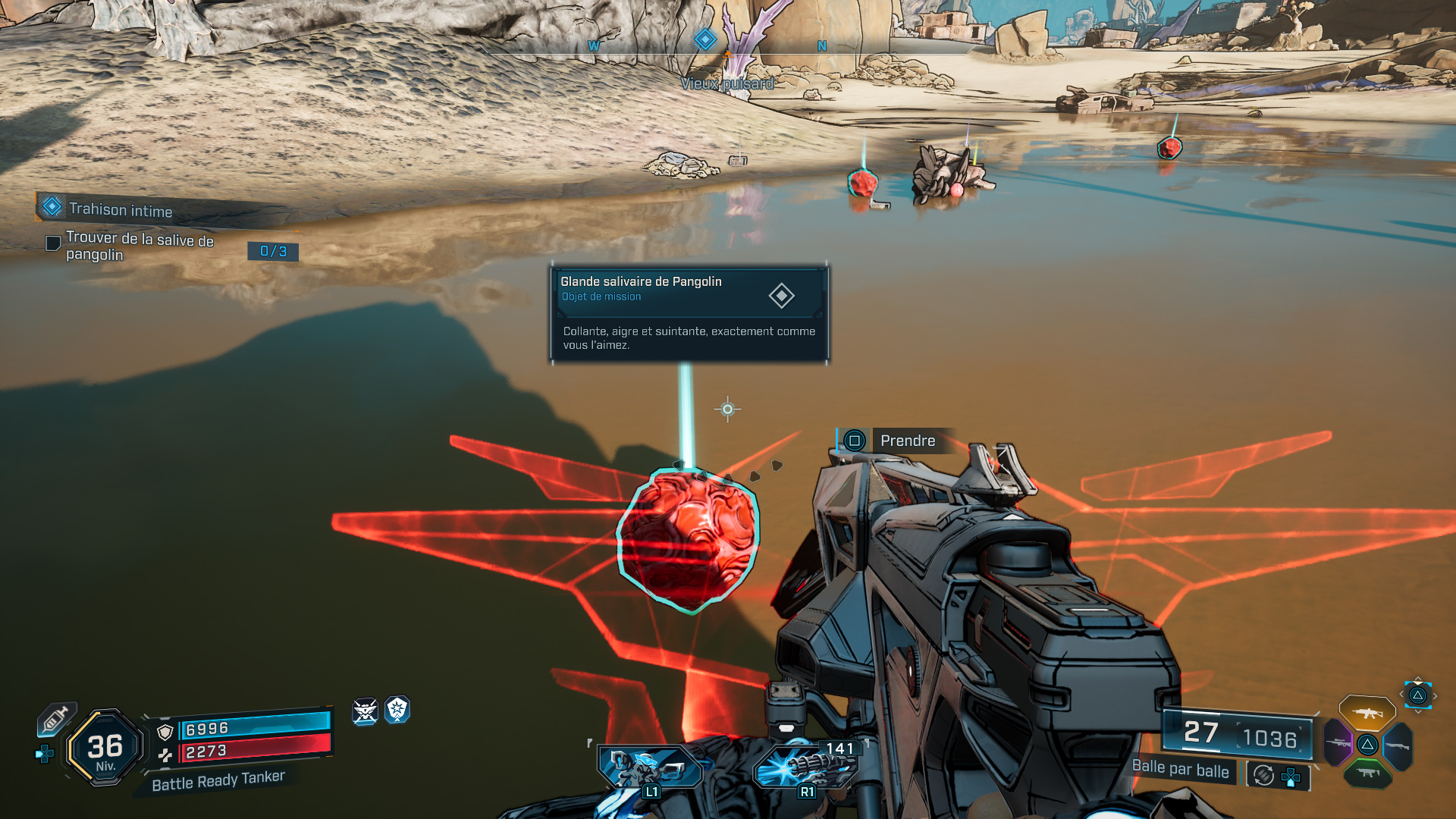Trigger the soldier action skill icon
Screen dimensions: 1456x819
click(x=650, y=767)
